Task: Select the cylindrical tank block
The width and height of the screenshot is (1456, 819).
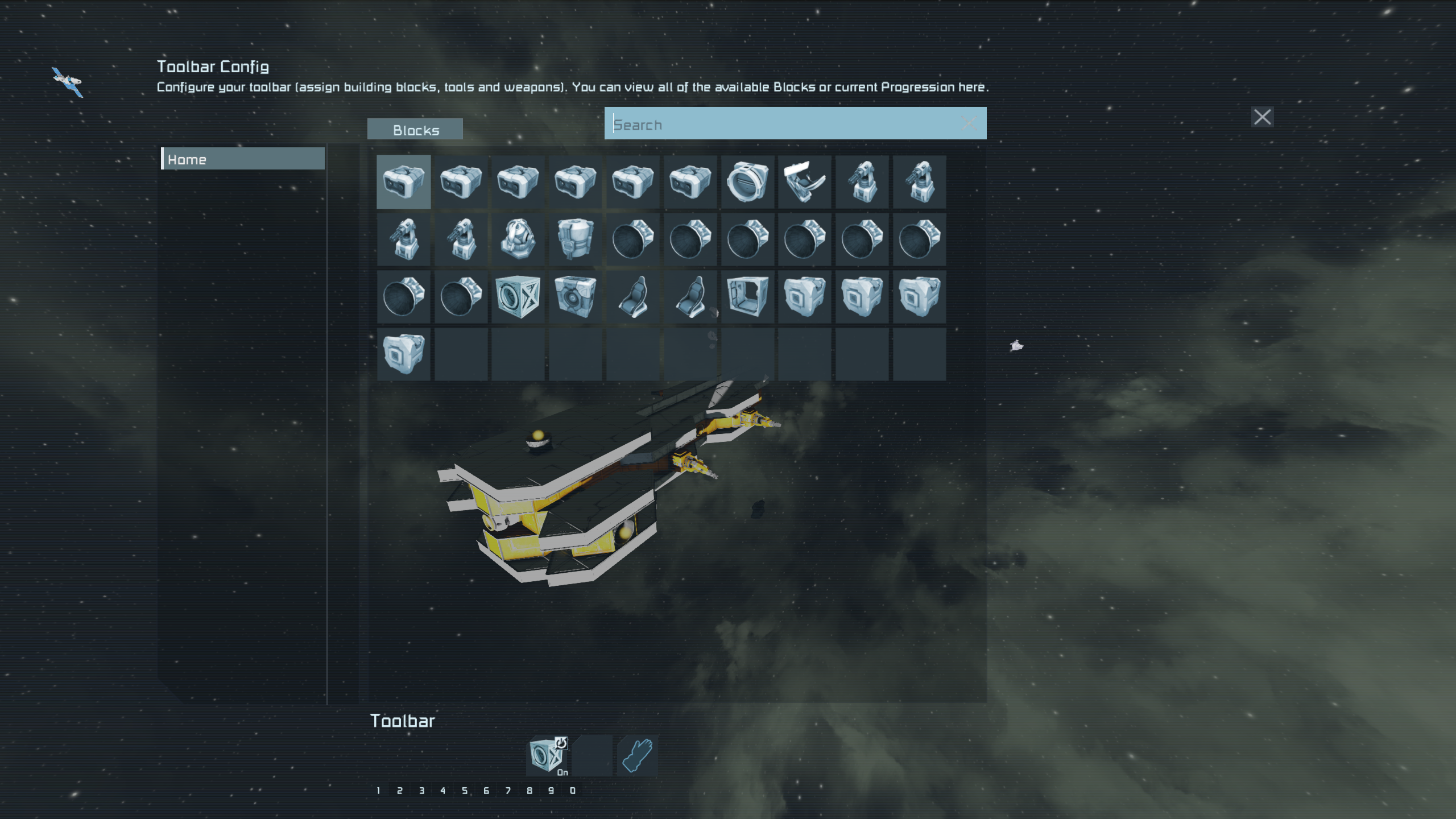Action: click(575, 239)
